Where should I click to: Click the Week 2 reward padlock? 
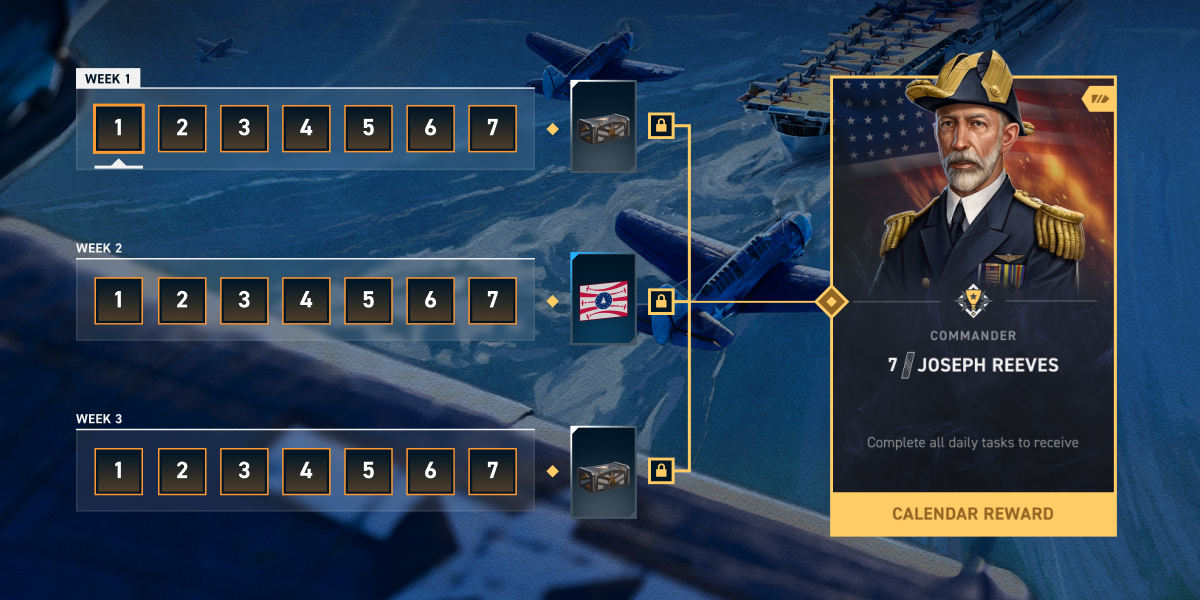click(660, 299)
